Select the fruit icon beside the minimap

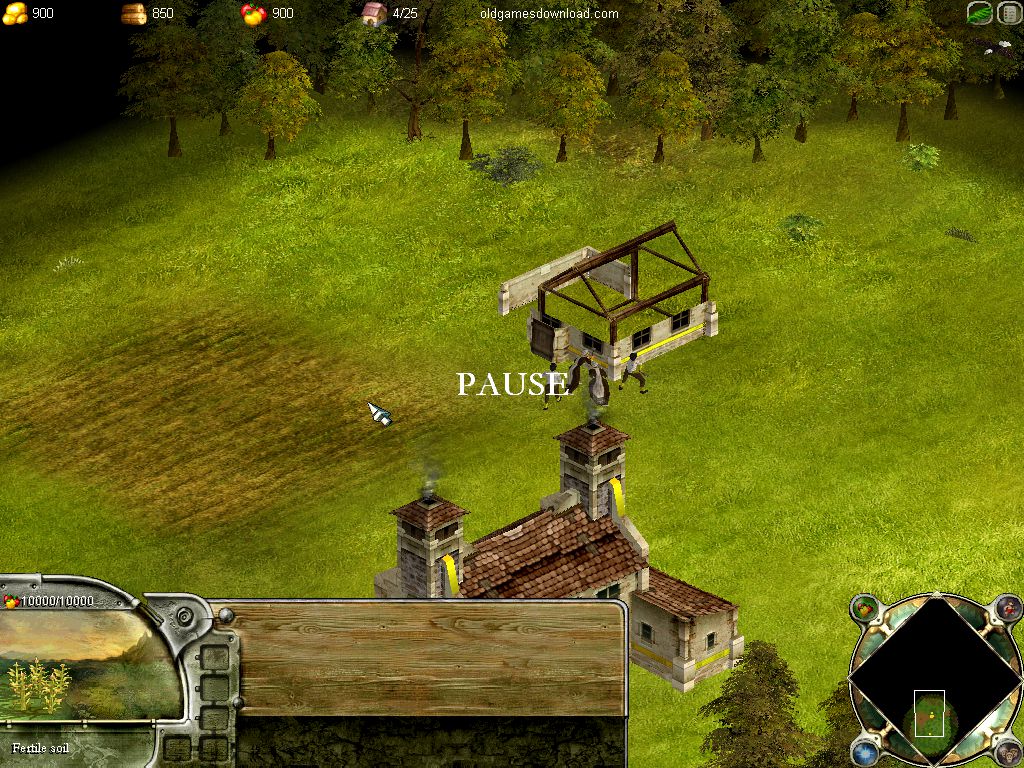click(864, 607)
